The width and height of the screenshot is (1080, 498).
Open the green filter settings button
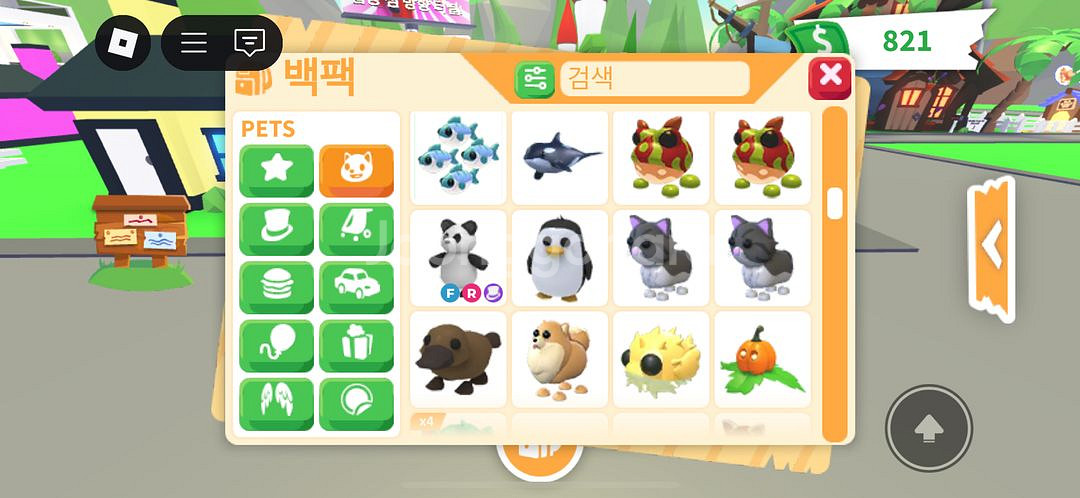pyautogui.click(x=535, y=79)
